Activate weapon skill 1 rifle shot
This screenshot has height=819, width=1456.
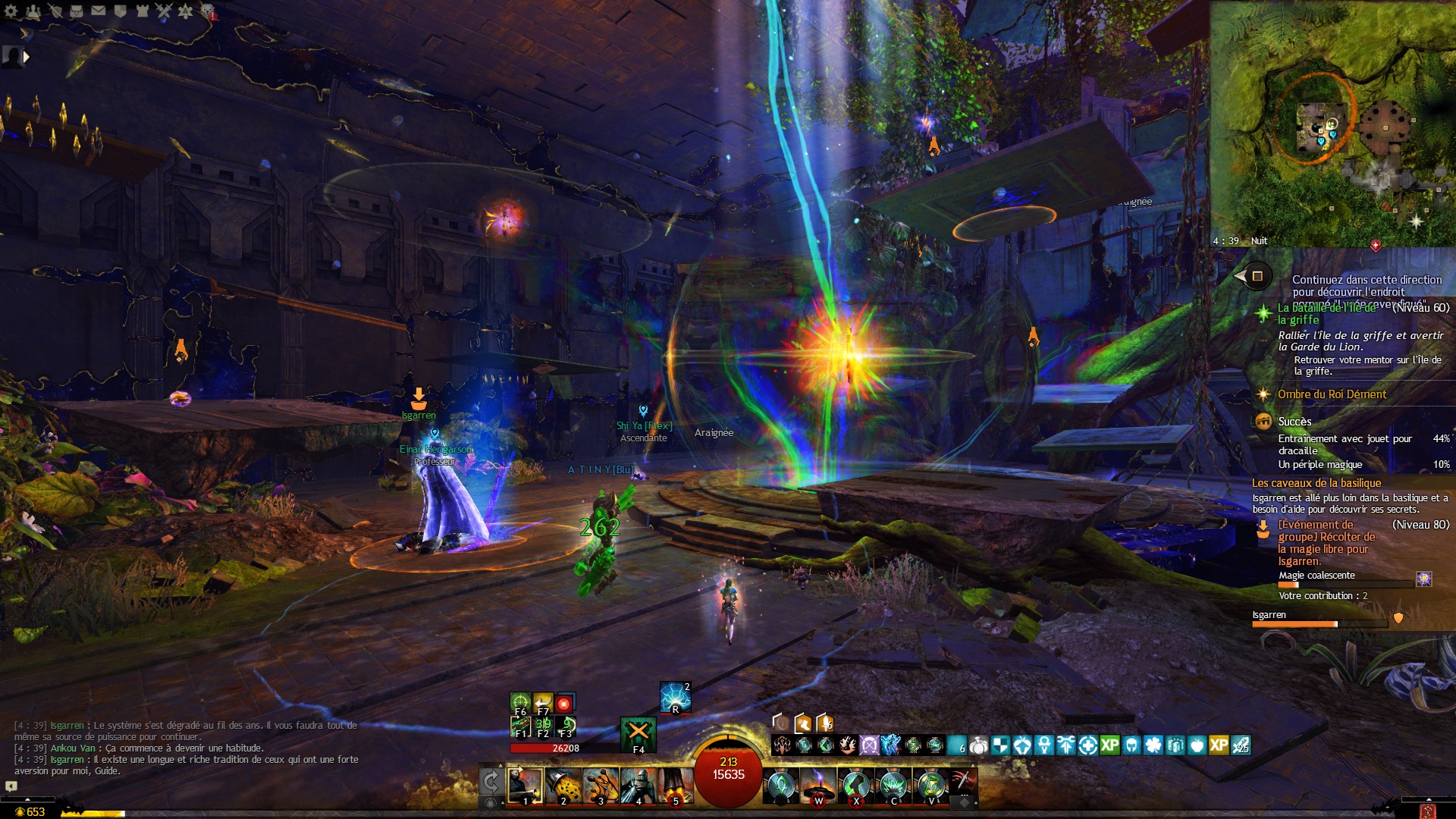(x=525, y=786)
